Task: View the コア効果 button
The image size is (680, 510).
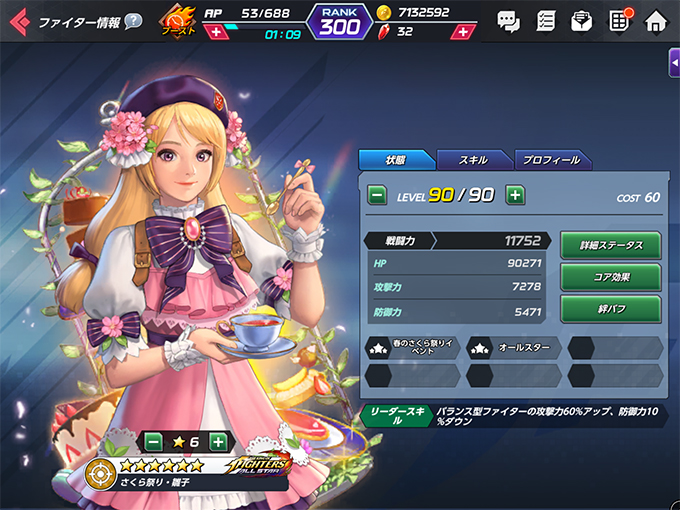Action: (609, 276)
